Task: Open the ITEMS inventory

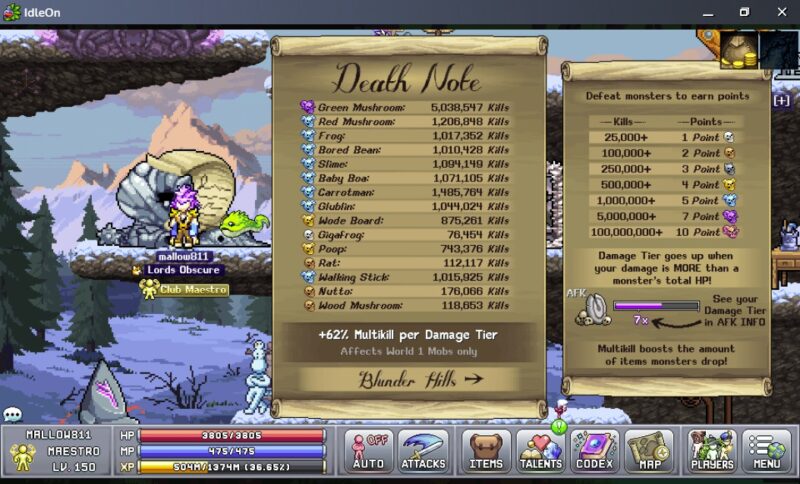Action: pyautogui.click(x=485, y=452)
